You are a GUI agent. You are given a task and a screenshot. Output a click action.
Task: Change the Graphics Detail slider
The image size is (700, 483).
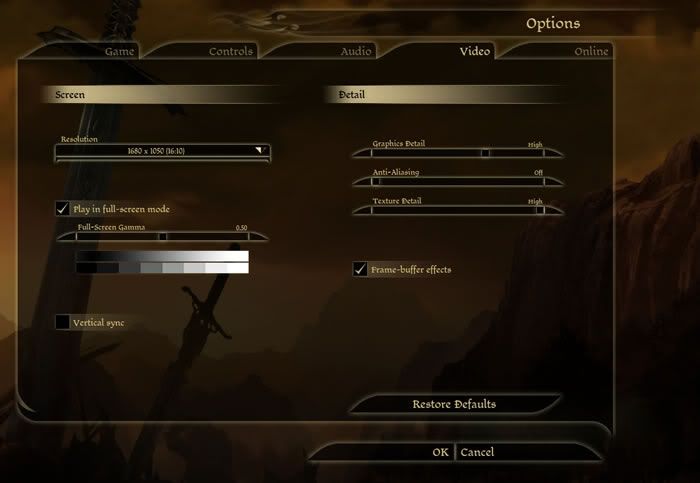pos(486,154)
